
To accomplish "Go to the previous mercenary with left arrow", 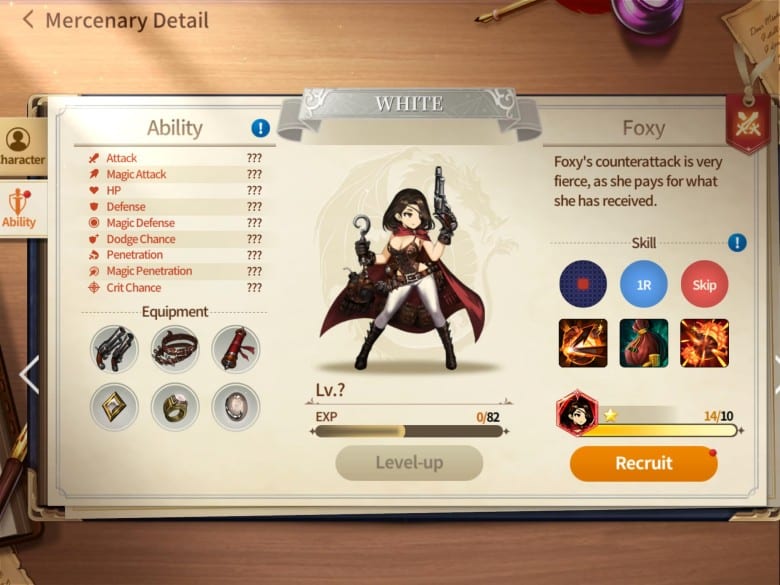I will tap(28, 374).
